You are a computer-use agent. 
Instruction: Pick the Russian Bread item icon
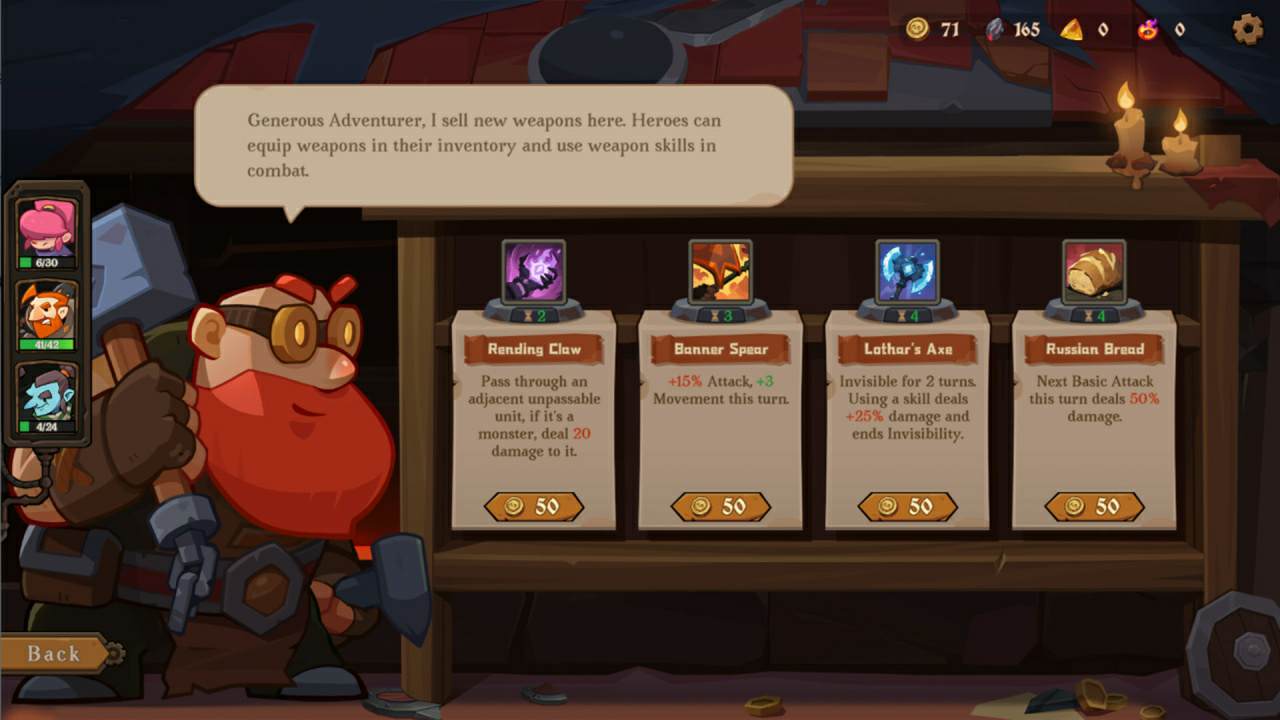pyautogui.click(x=1094, y=270)
